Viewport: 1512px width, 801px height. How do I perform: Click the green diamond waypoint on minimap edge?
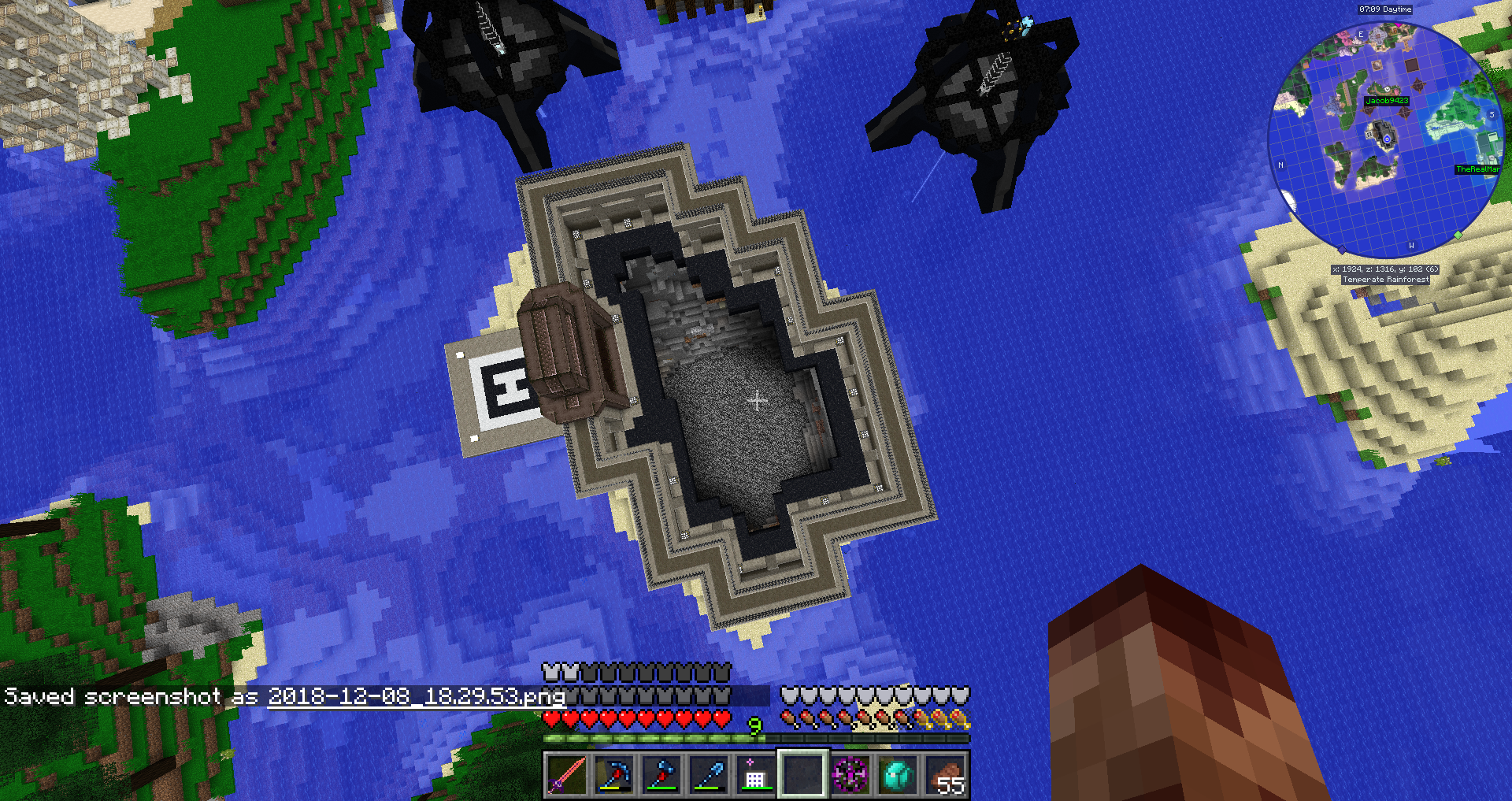[1458, 235]
